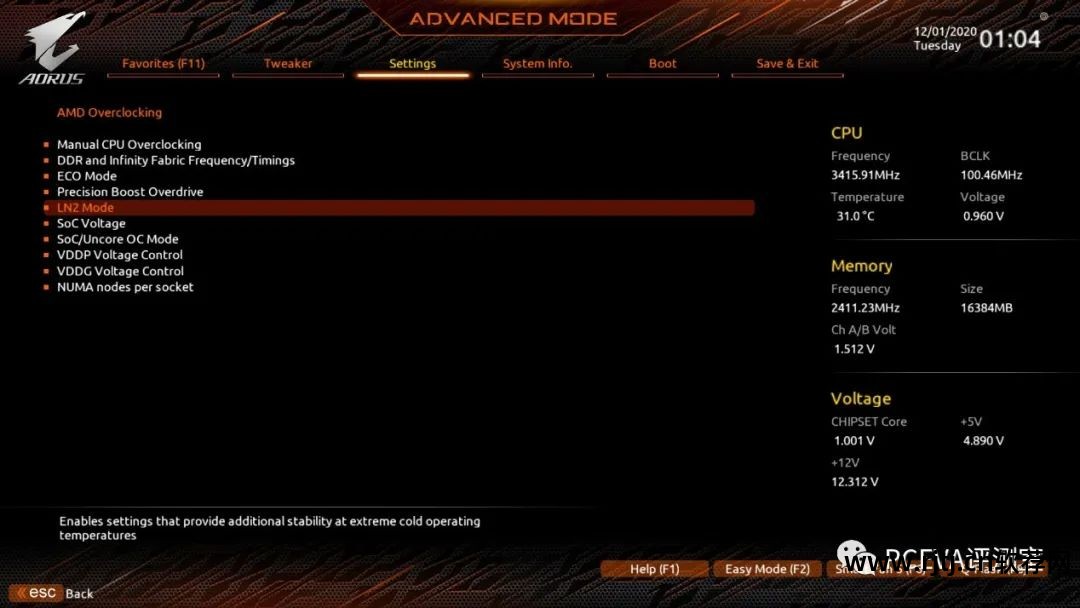This screenshot has width=1080, height=608.
Task: Select the SoC Voltage entry
Action: pos(91,224)
